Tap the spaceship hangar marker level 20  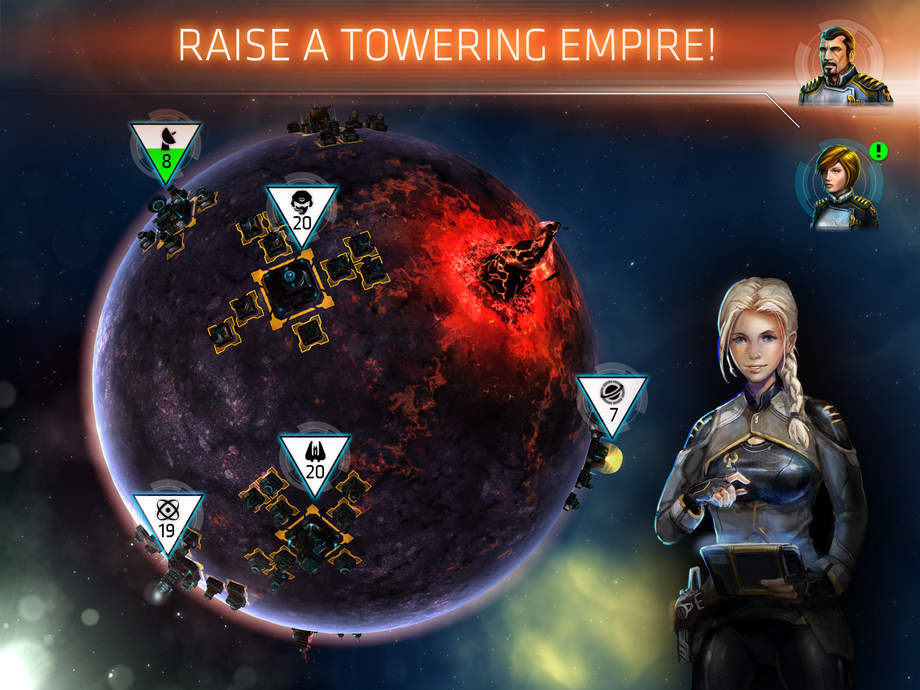click(314, 461)
